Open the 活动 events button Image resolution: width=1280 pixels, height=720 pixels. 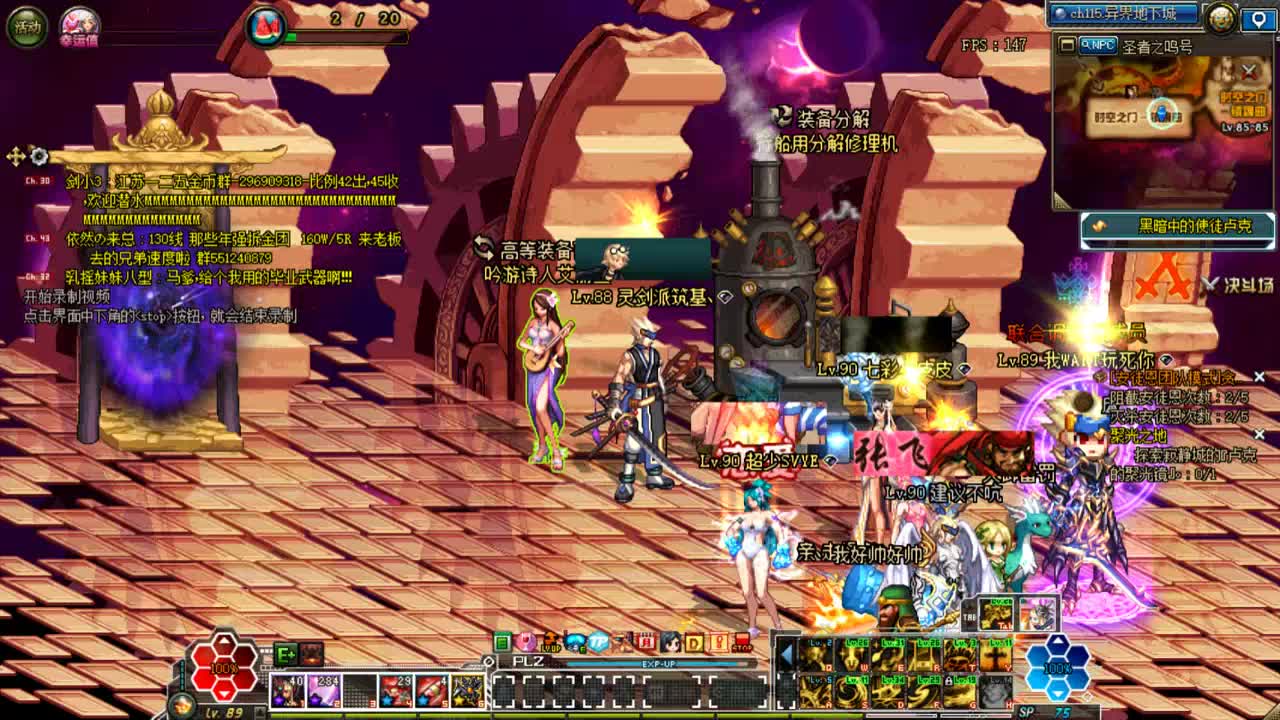[x=27, y=27]
